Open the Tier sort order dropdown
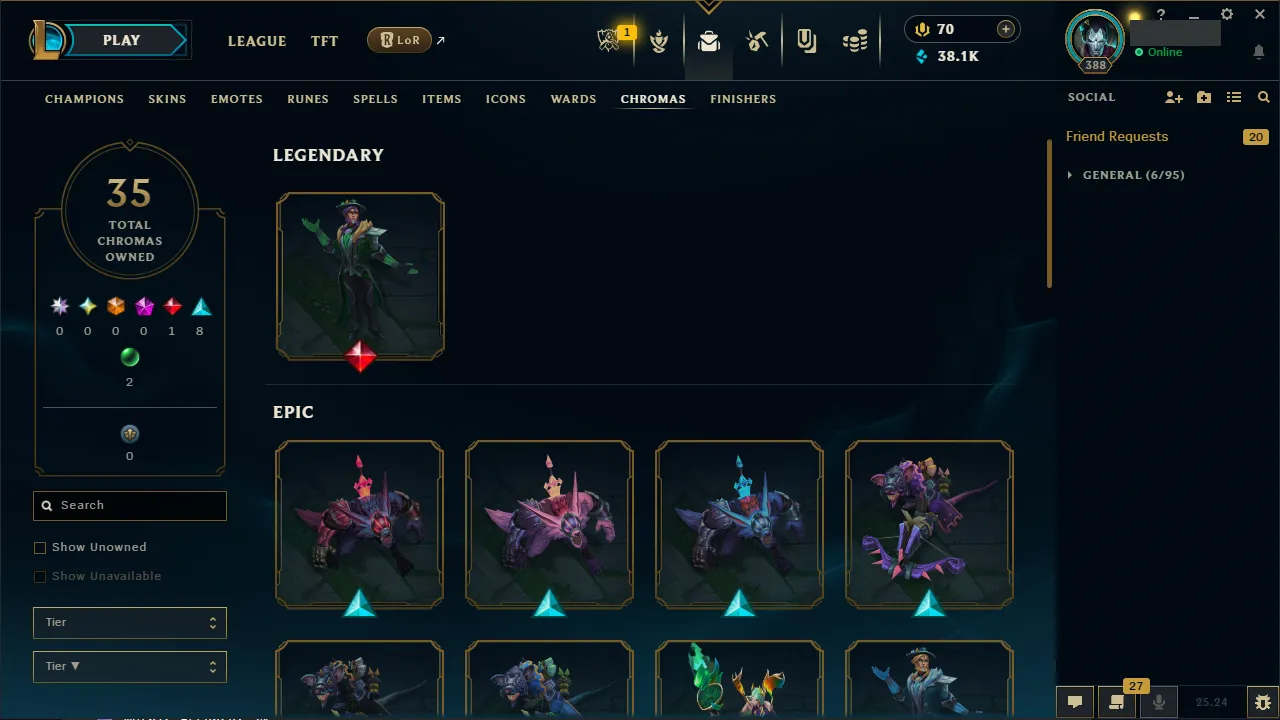This screenshot has height=720, width=1280. pos(129,666)
